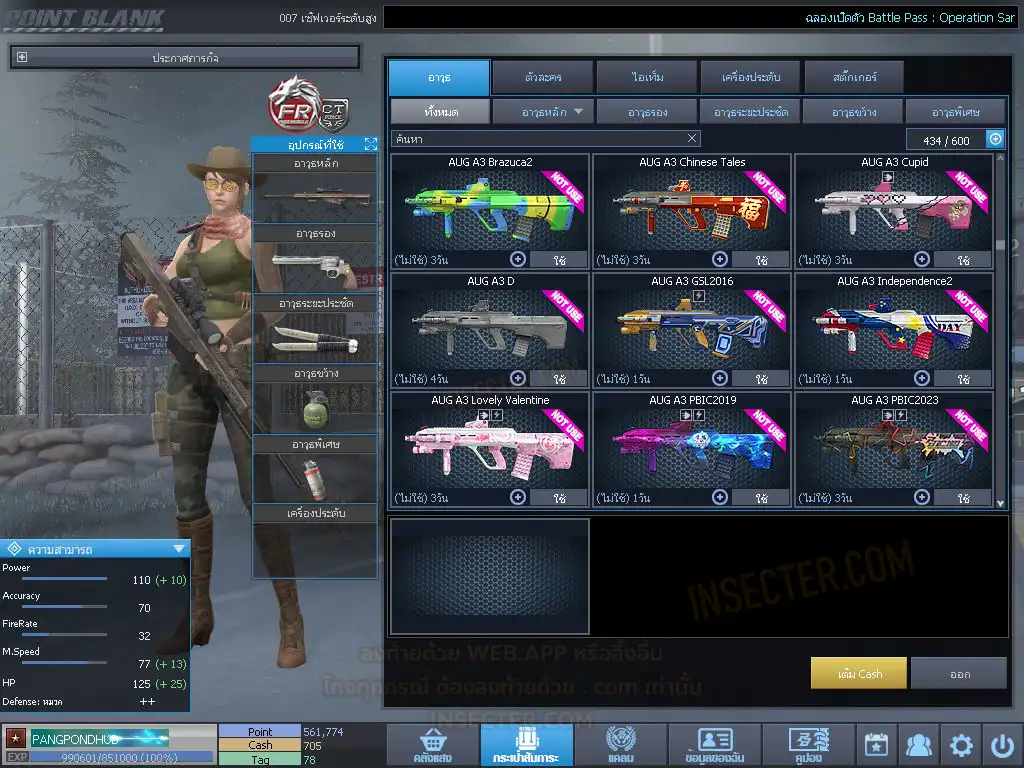The width and height of the screenshot is (1024, 768).
Task: Clear the search box with the X
Action: (692, 139)
